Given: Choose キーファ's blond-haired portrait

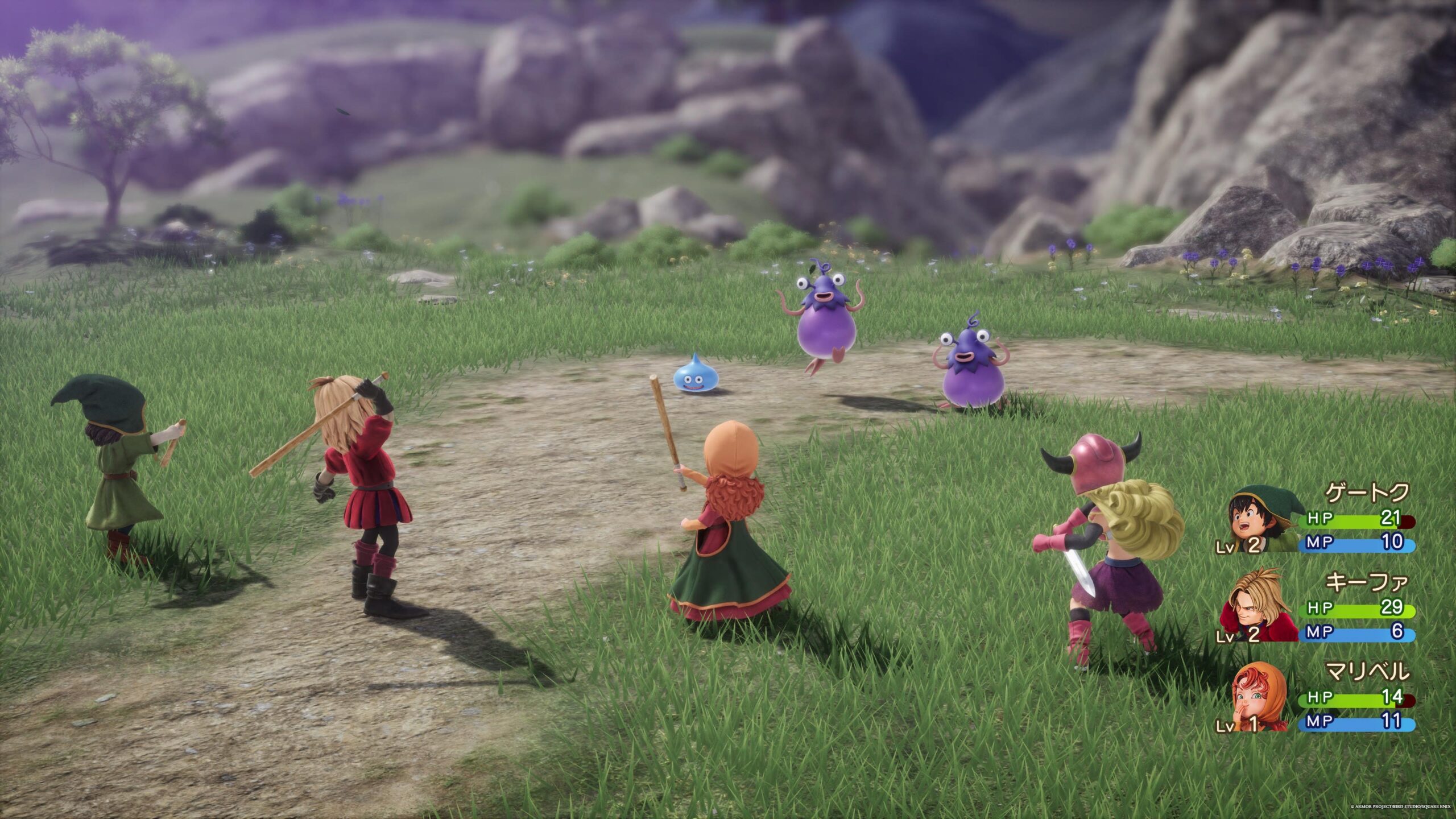Looking at the screenshot, I should pyautogui.click(x=1258, y=608).
